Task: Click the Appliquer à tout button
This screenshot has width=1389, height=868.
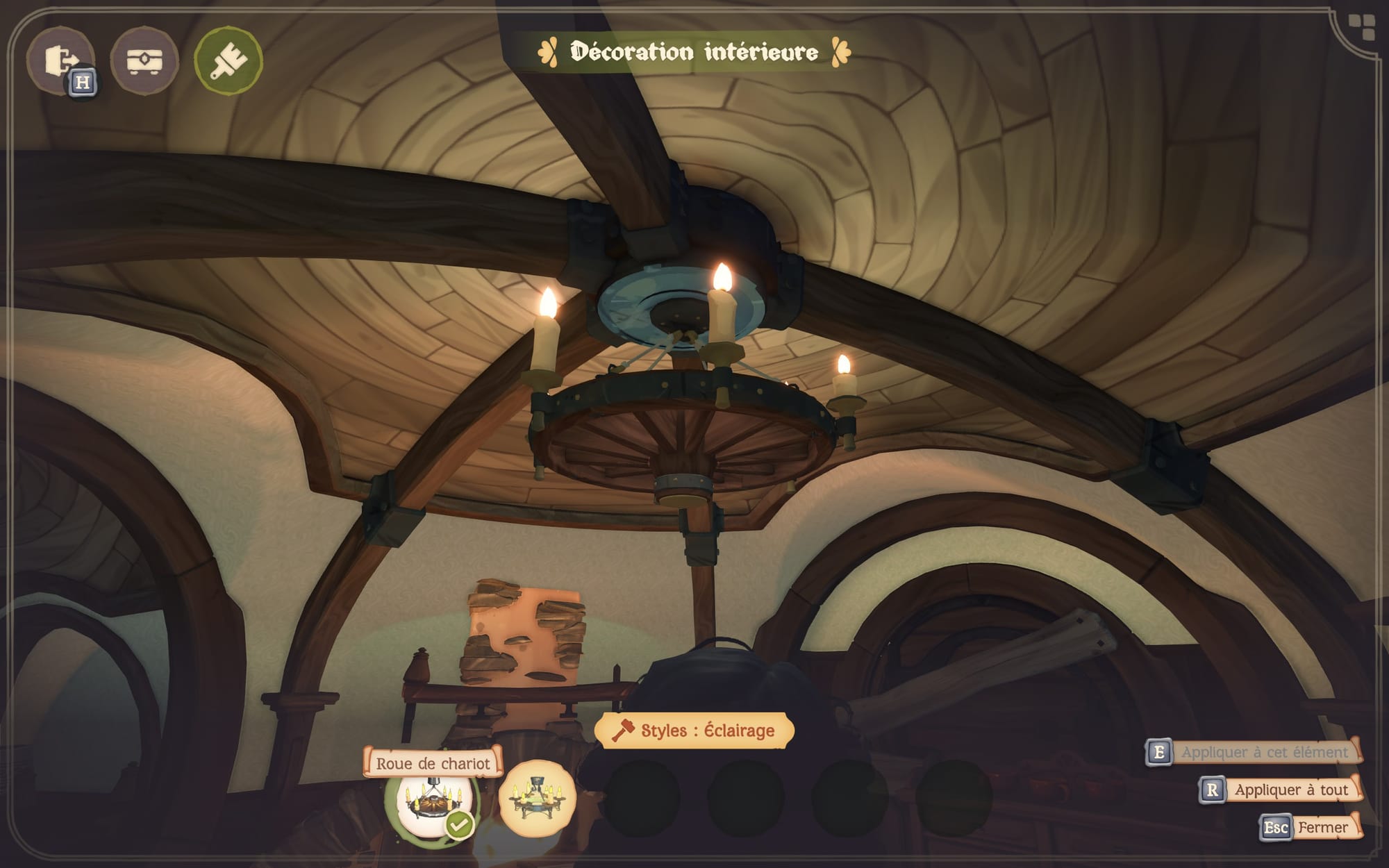Action: 1292,789
